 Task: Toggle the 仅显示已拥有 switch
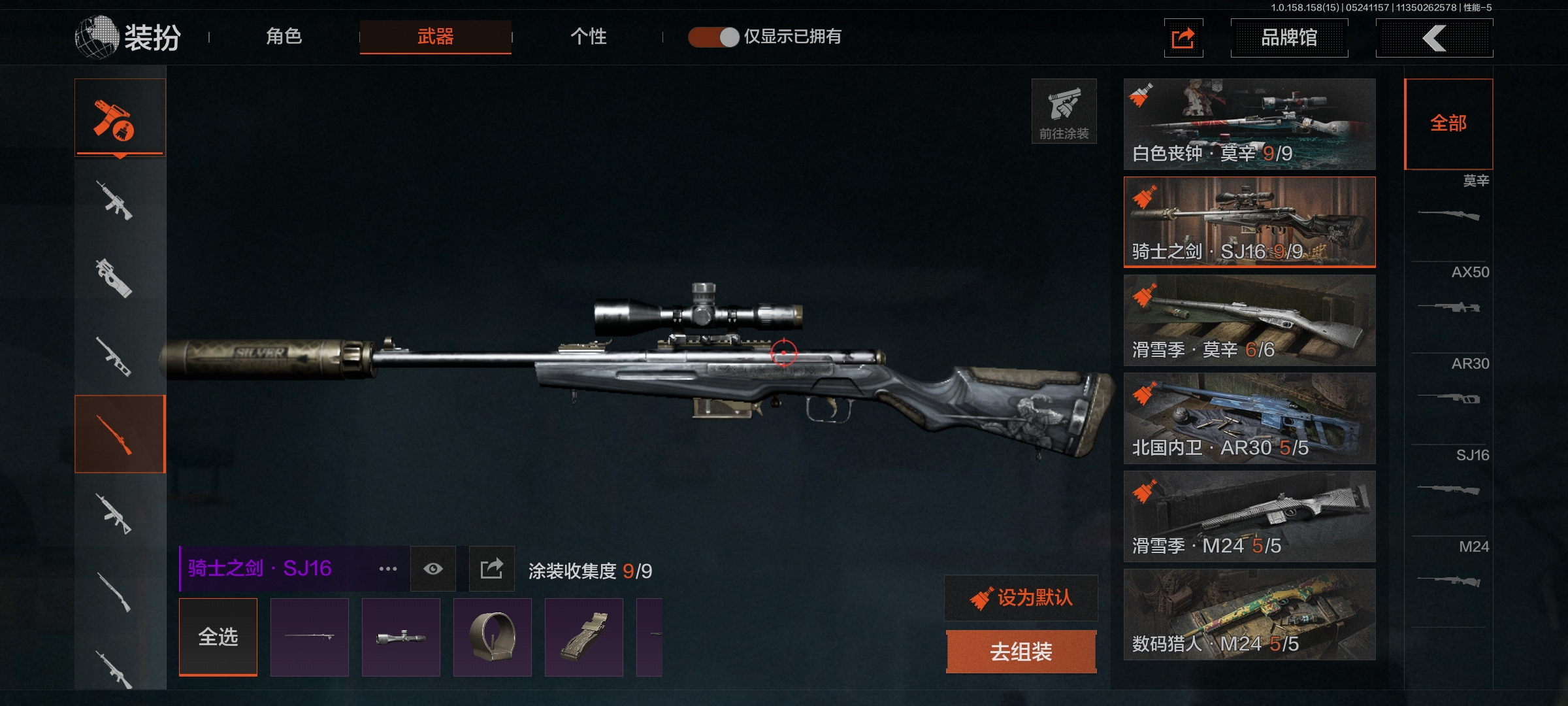click(713, 37)
